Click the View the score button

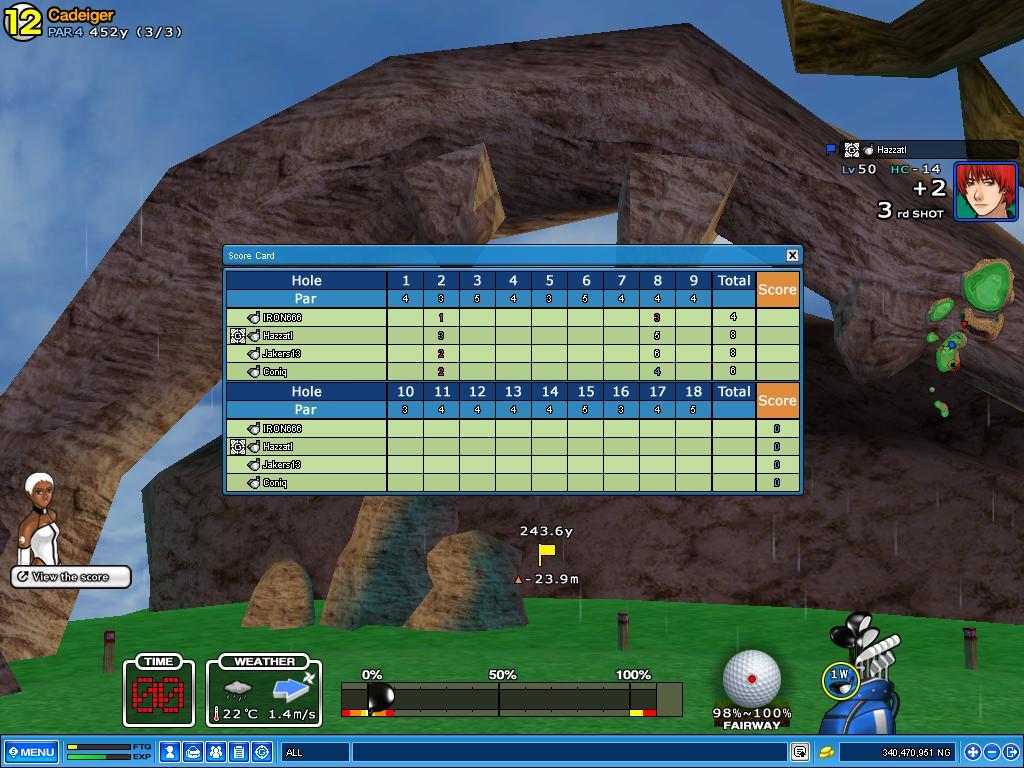(x=71, y=577)
